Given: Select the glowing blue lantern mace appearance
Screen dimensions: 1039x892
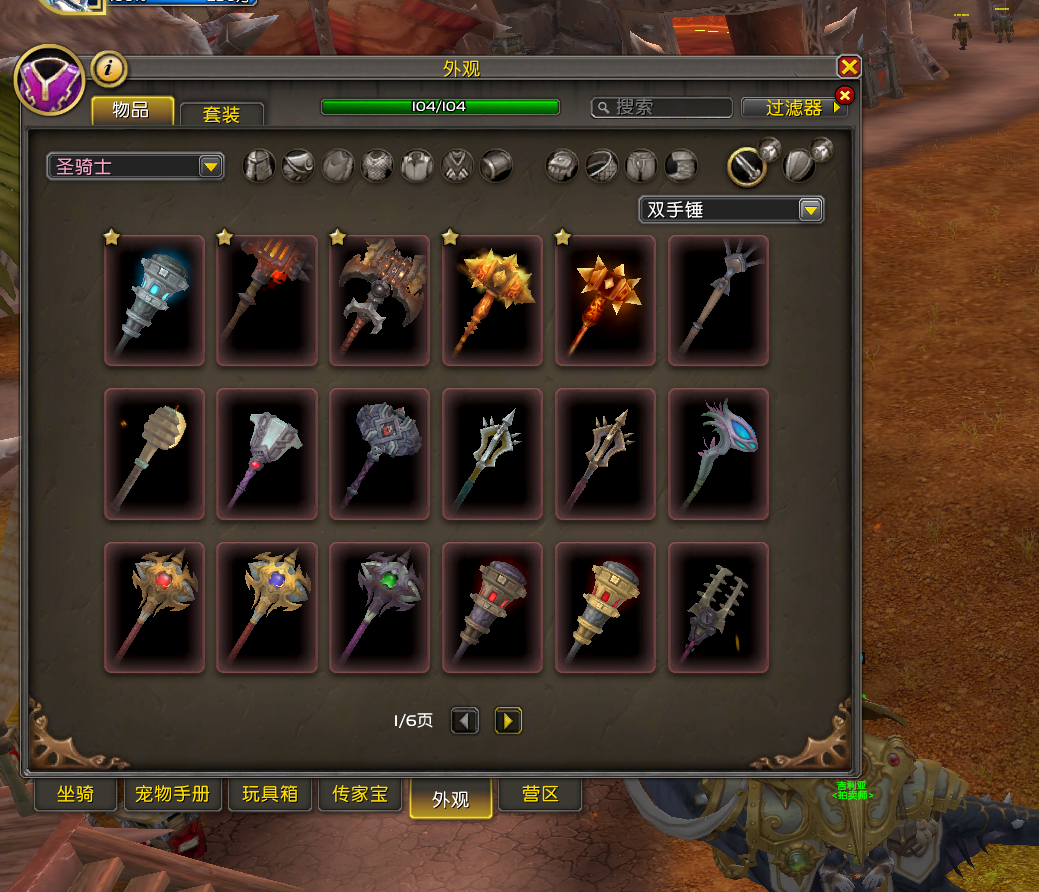Looking at the screenshot, I should click(154, 300).
